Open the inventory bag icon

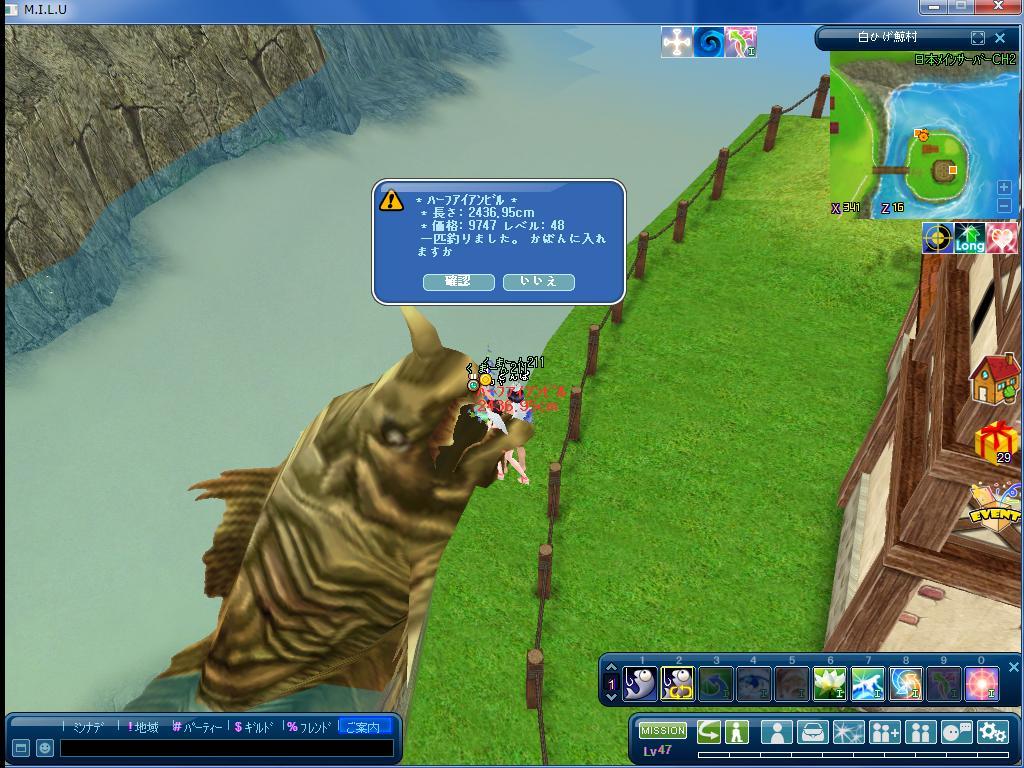point(812,732)
